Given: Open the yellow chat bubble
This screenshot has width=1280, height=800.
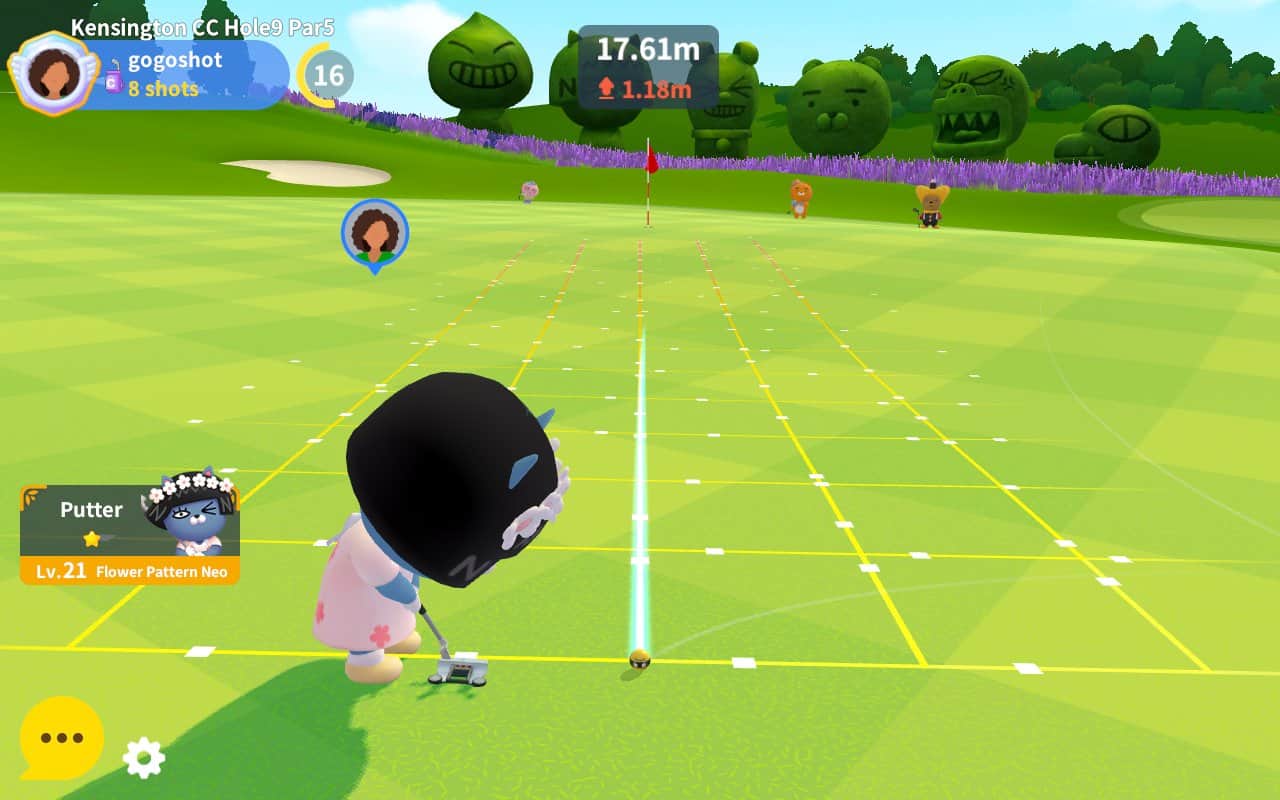Looking at the screenshot, I should [62, 738].
